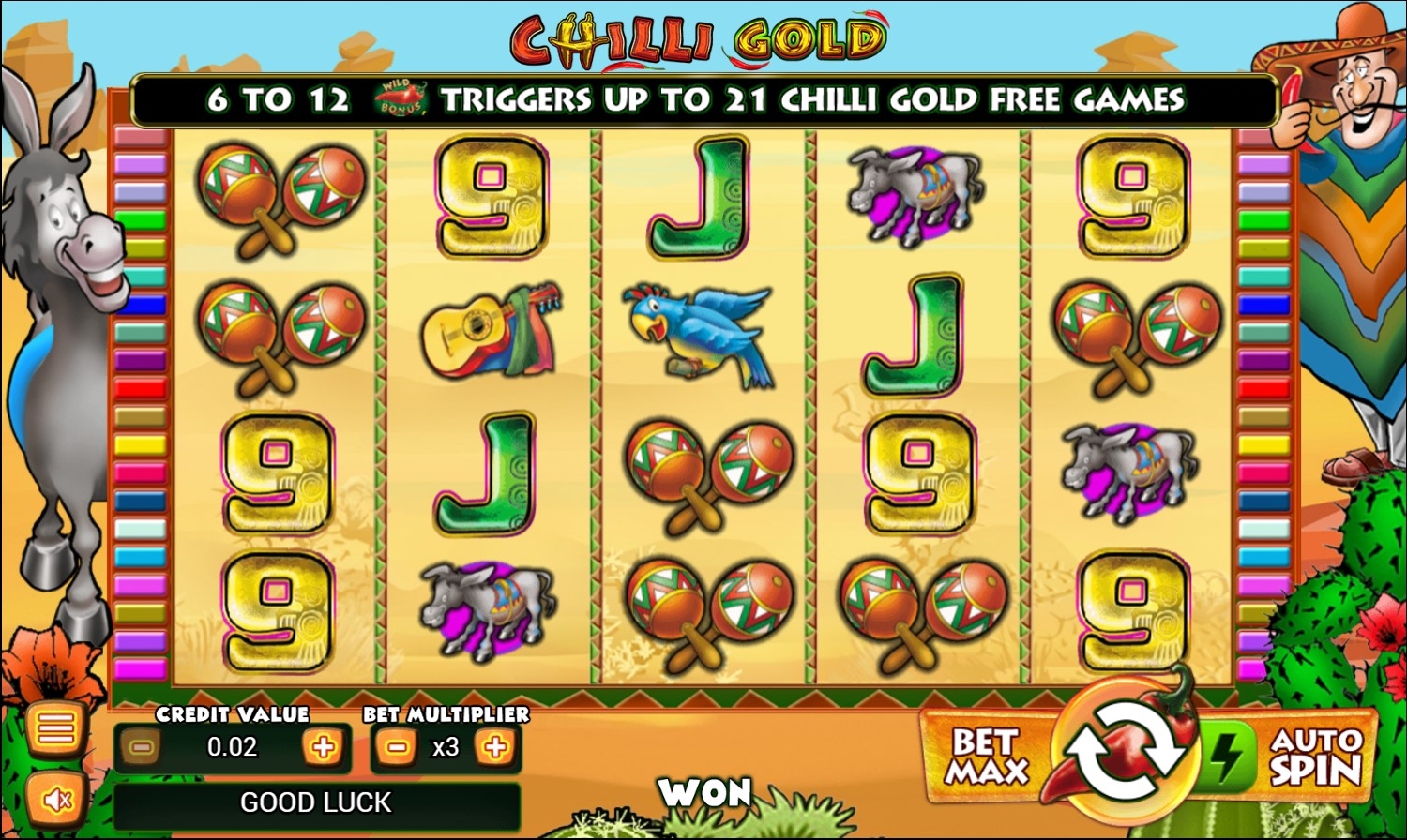Decrease the credit value
1407x840 pixels.
142,747
